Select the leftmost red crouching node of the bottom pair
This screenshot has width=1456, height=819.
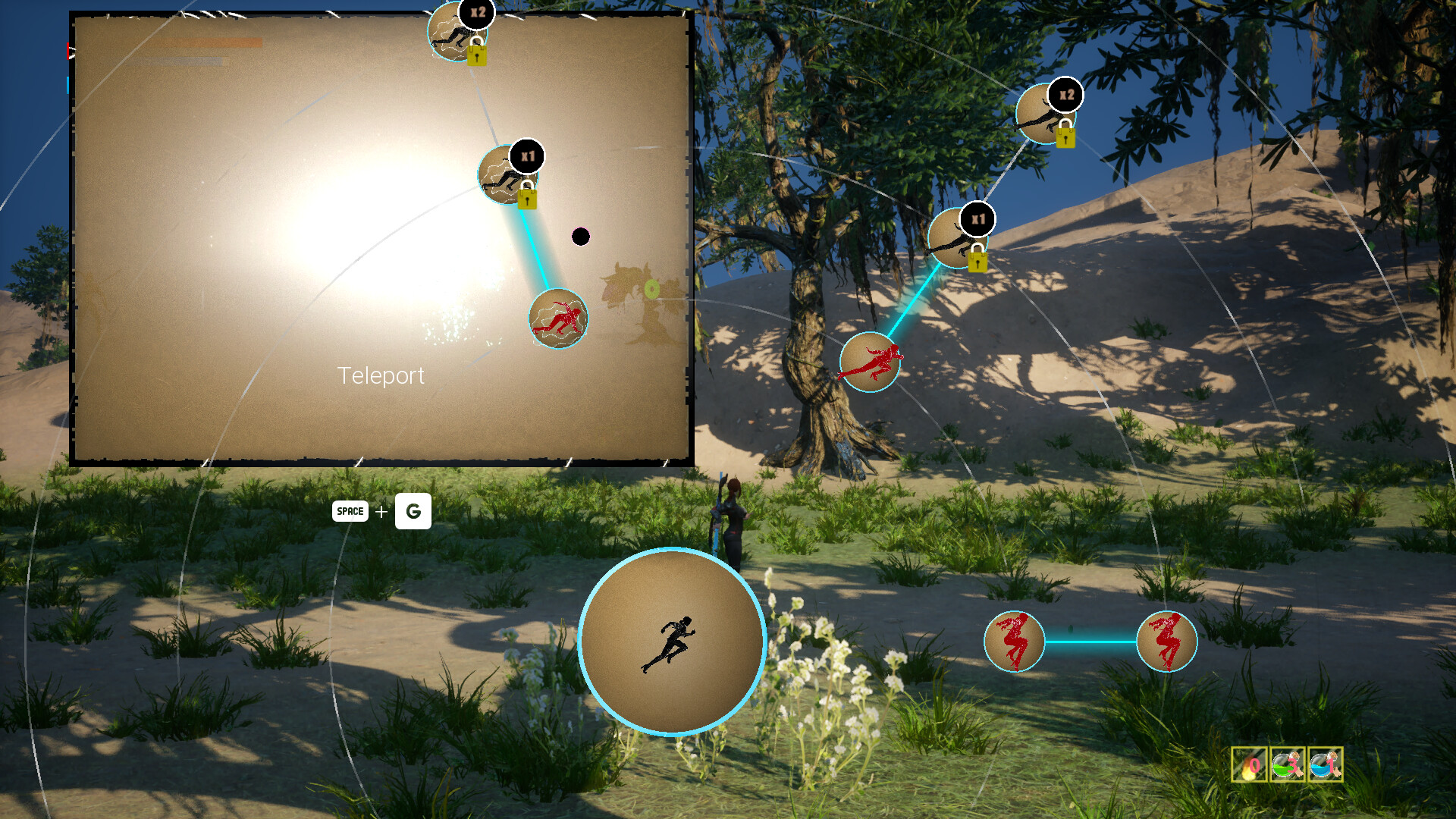click(1016, 642)
